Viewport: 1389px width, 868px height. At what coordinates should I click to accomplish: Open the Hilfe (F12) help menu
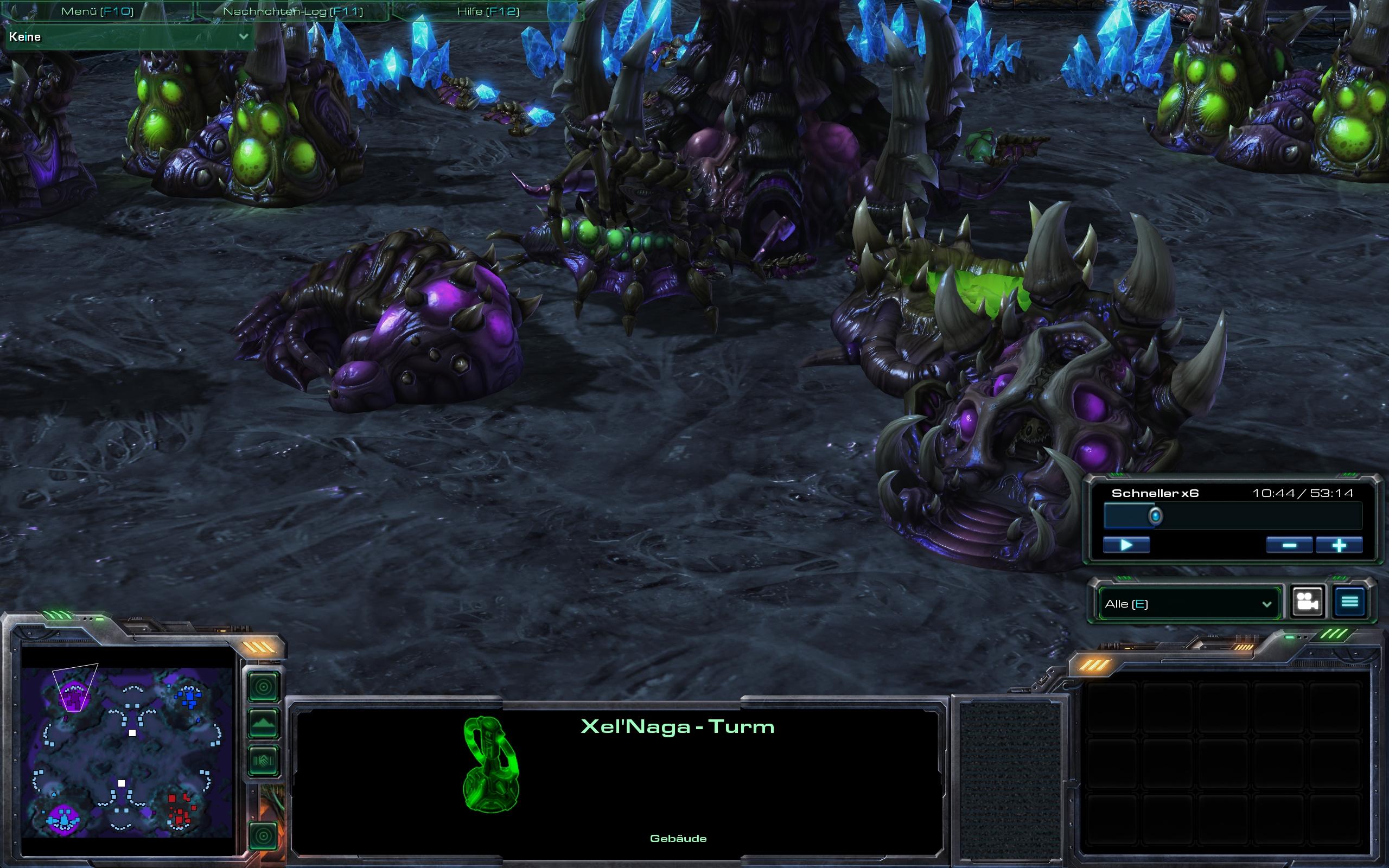tap(488, 11)
